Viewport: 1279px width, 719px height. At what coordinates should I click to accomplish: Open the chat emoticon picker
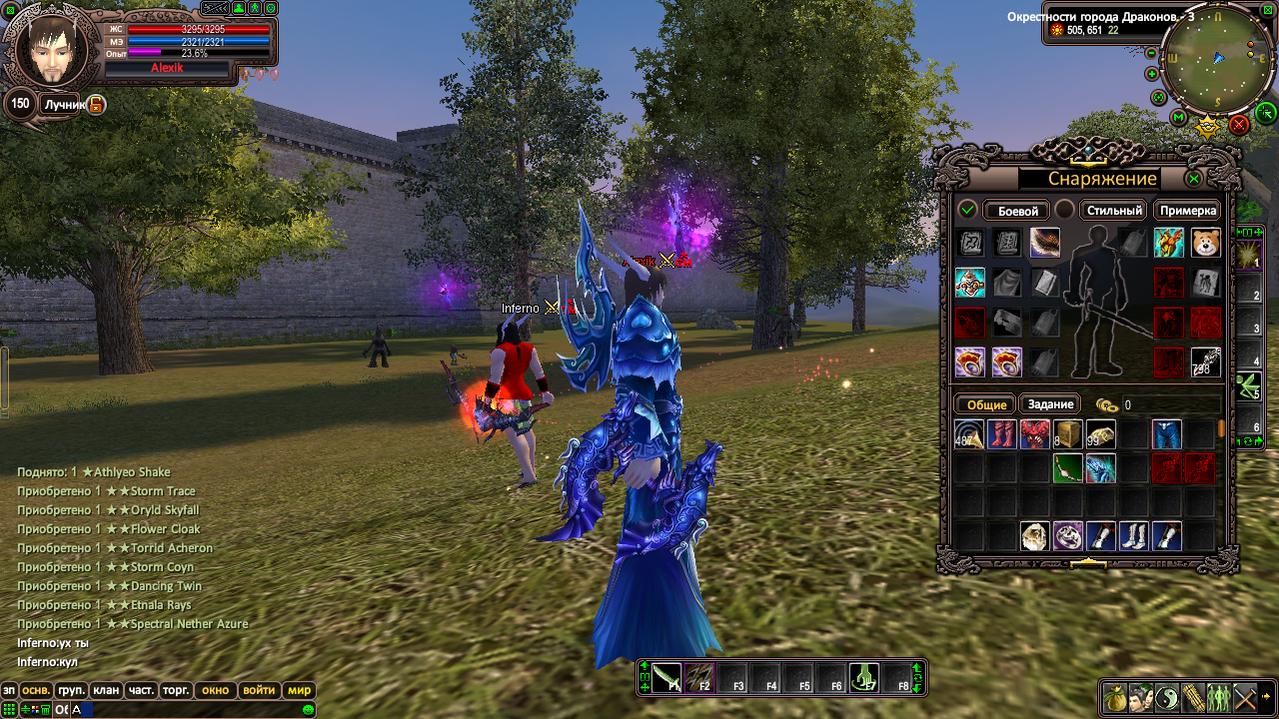pyautogui.click(x=309, y=709)
